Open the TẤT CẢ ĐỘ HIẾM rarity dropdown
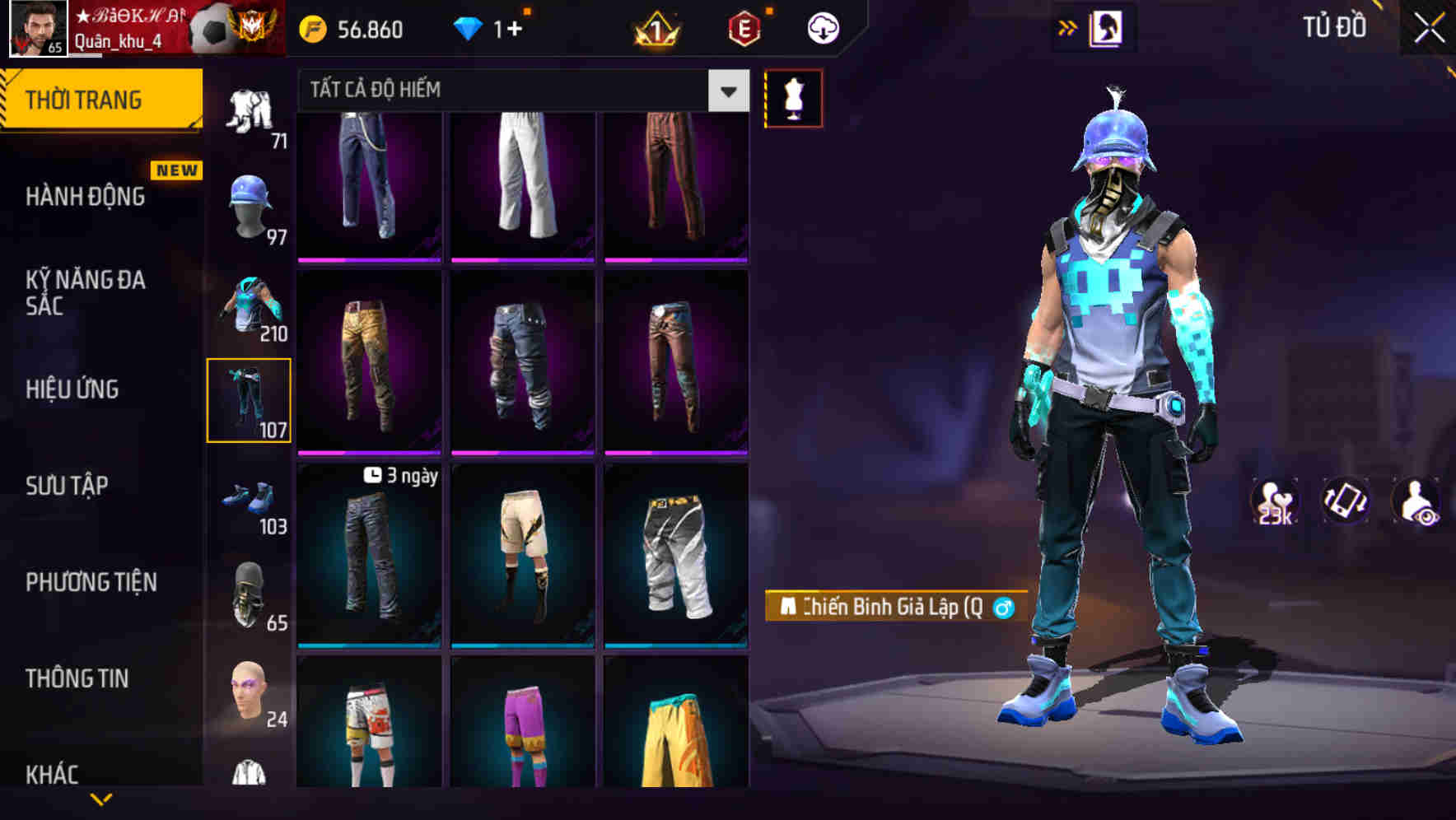The width and height of the screenshot is (1456, 820). (x=511, y=91)
